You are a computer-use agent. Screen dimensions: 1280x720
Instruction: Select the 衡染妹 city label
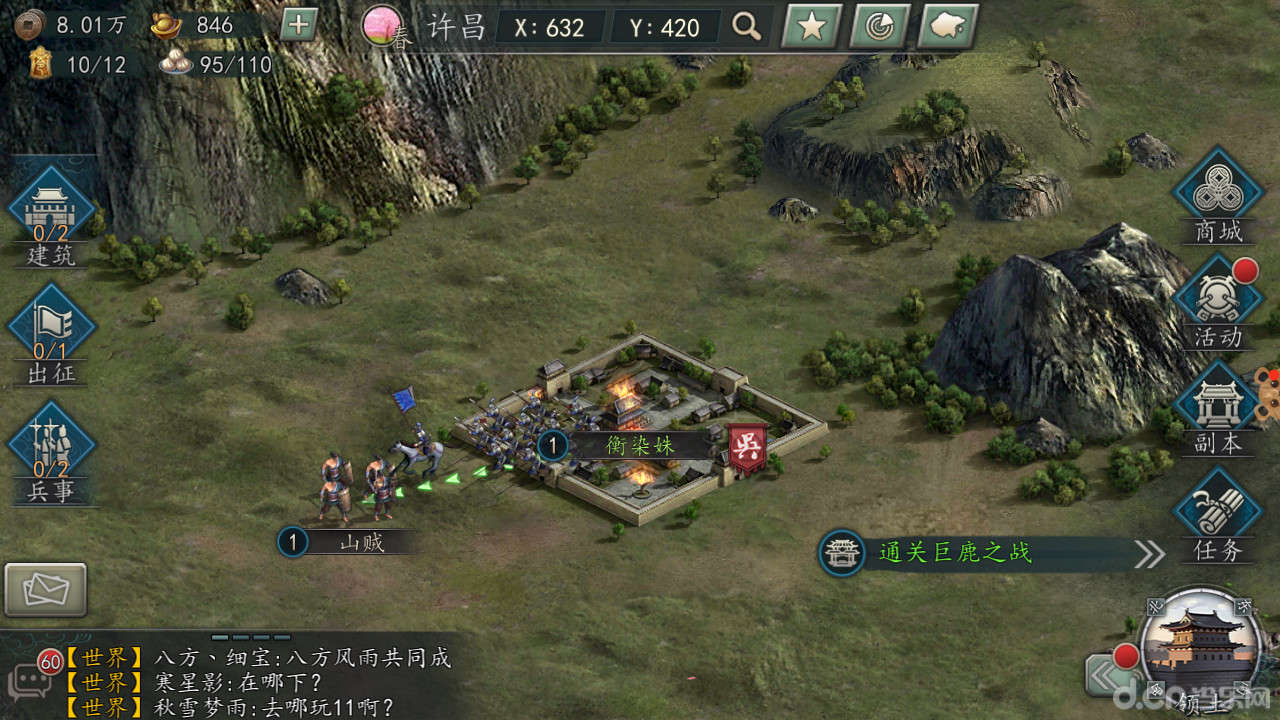coord(638,445)
